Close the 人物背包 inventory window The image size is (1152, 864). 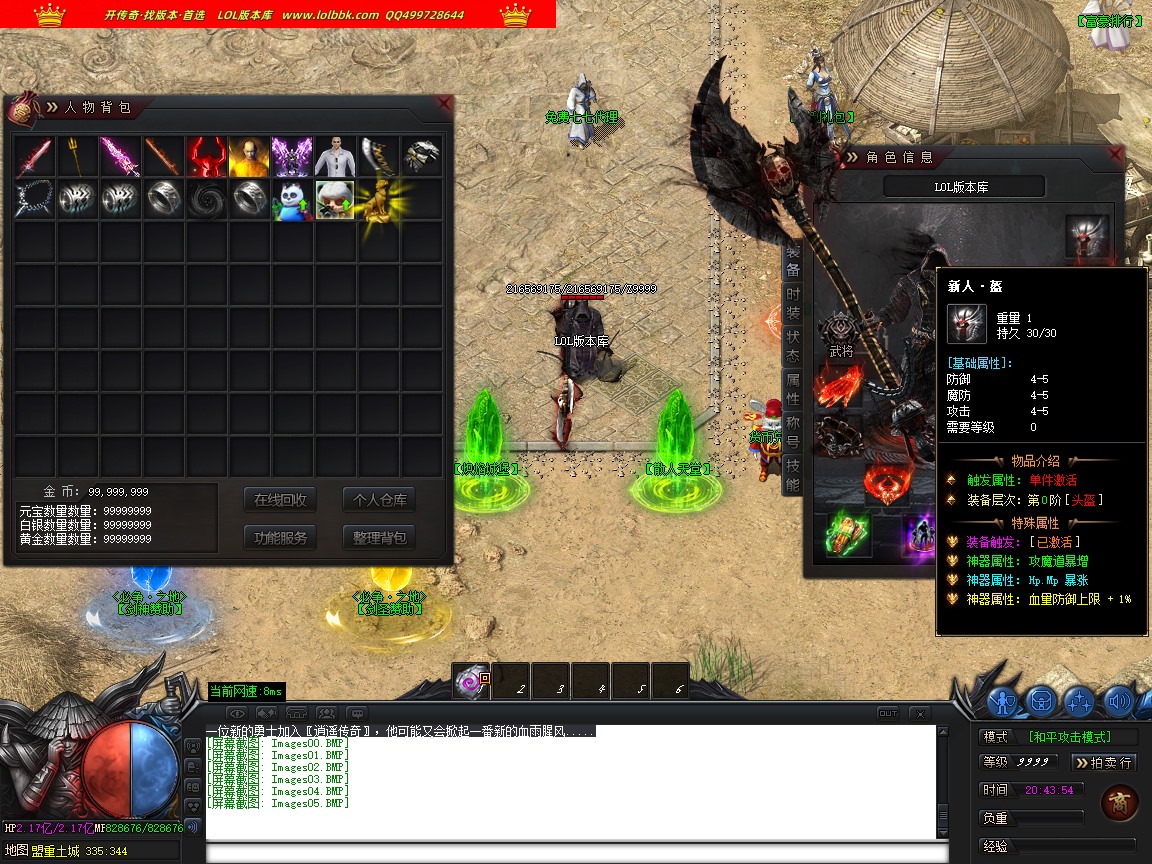[445, 103]
